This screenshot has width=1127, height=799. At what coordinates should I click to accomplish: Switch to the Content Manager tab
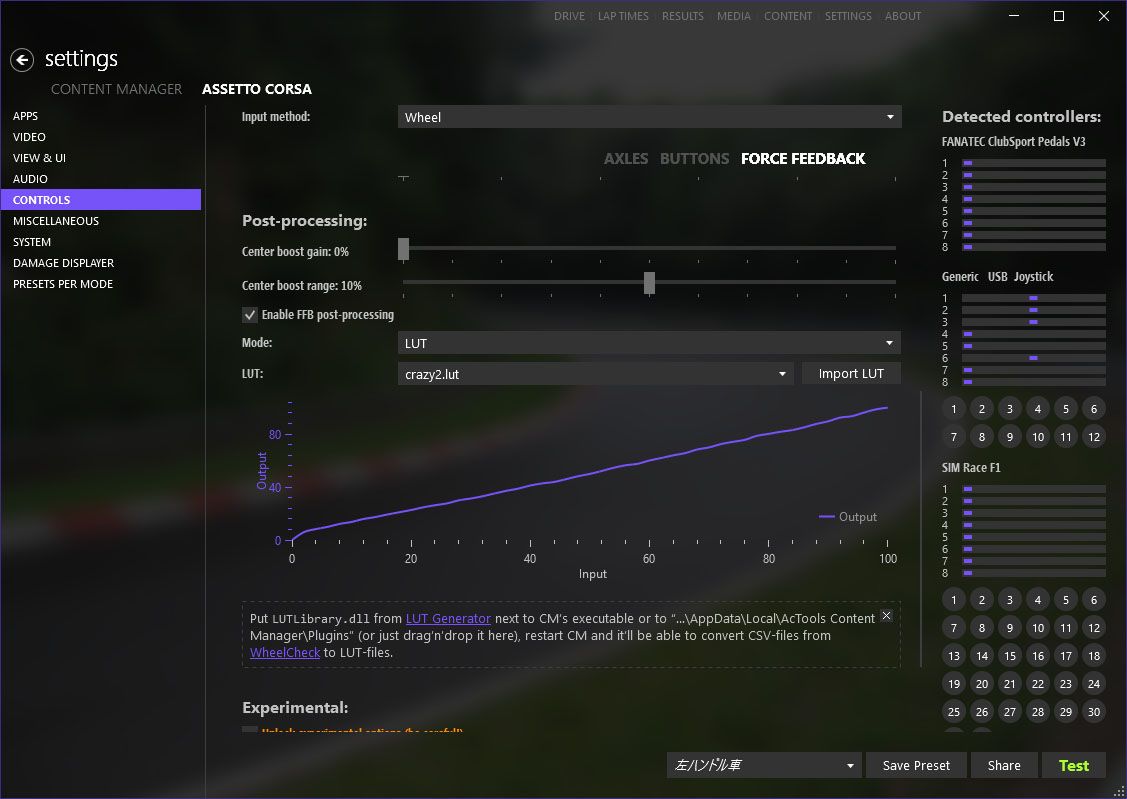pyautogui.click(x=116, y=89)
